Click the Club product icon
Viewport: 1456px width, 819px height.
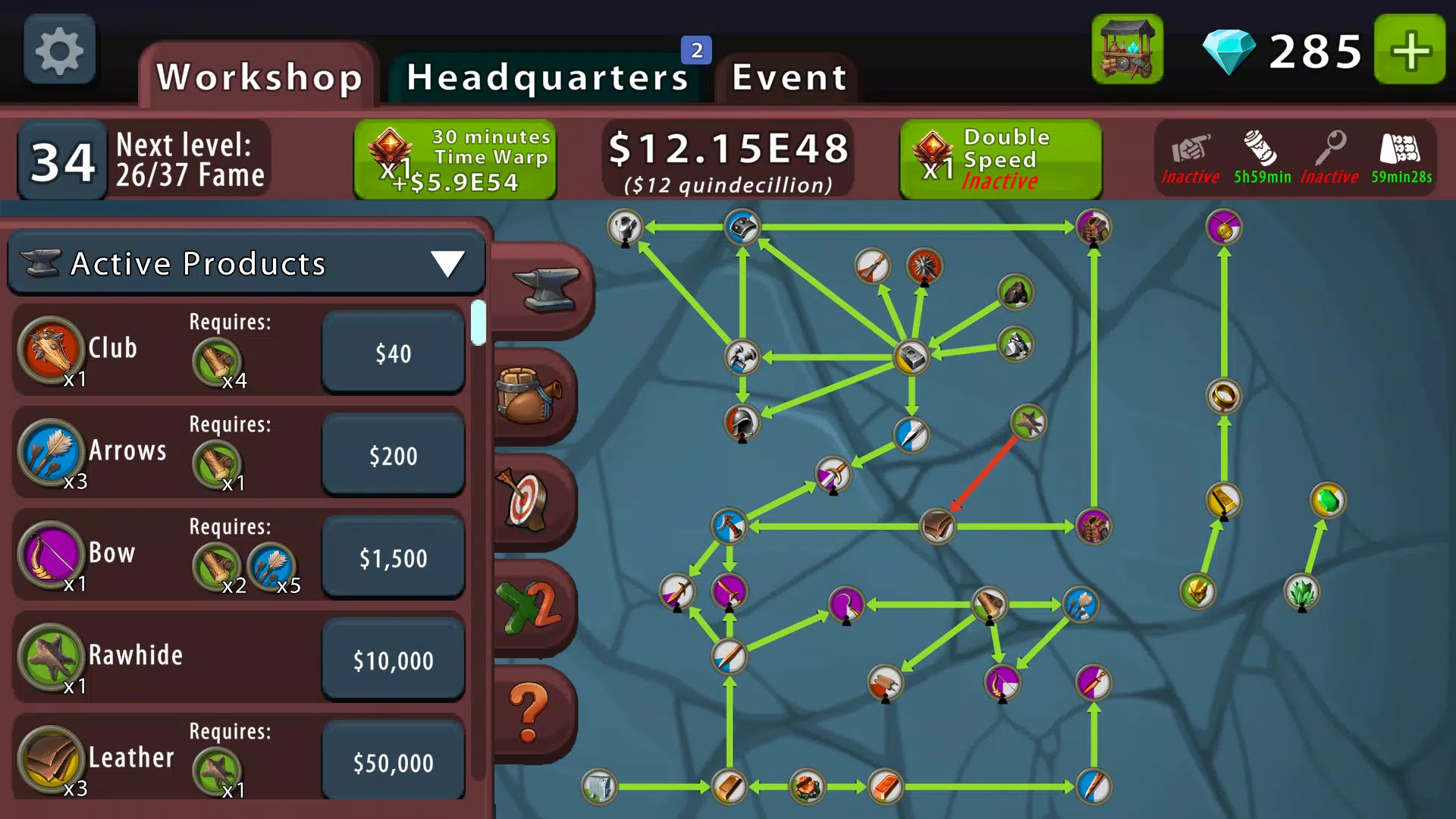pos(49,351)
